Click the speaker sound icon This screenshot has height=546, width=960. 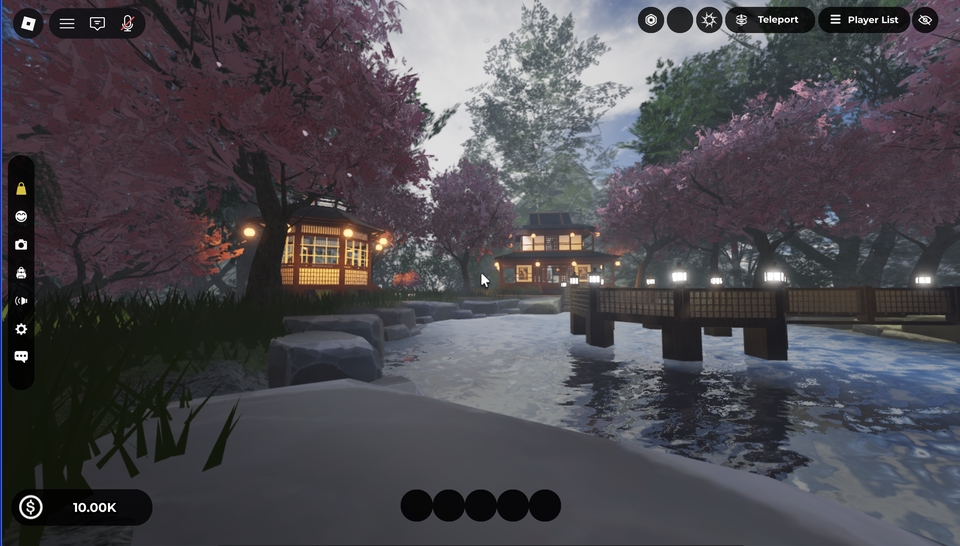[x=21, y=301]
